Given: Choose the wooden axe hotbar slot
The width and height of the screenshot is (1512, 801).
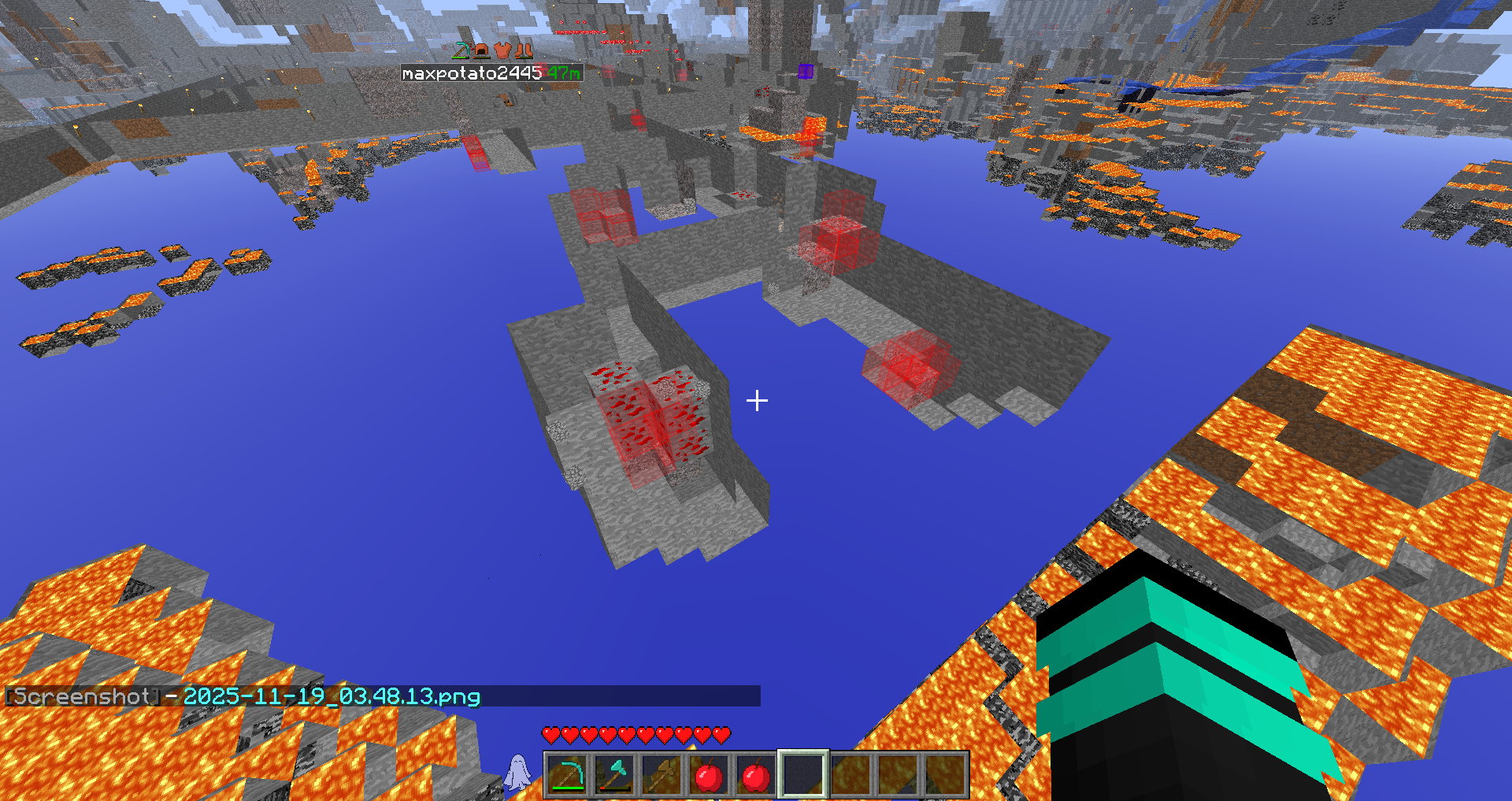Looking at the screenshot, I should pos(661,775).
